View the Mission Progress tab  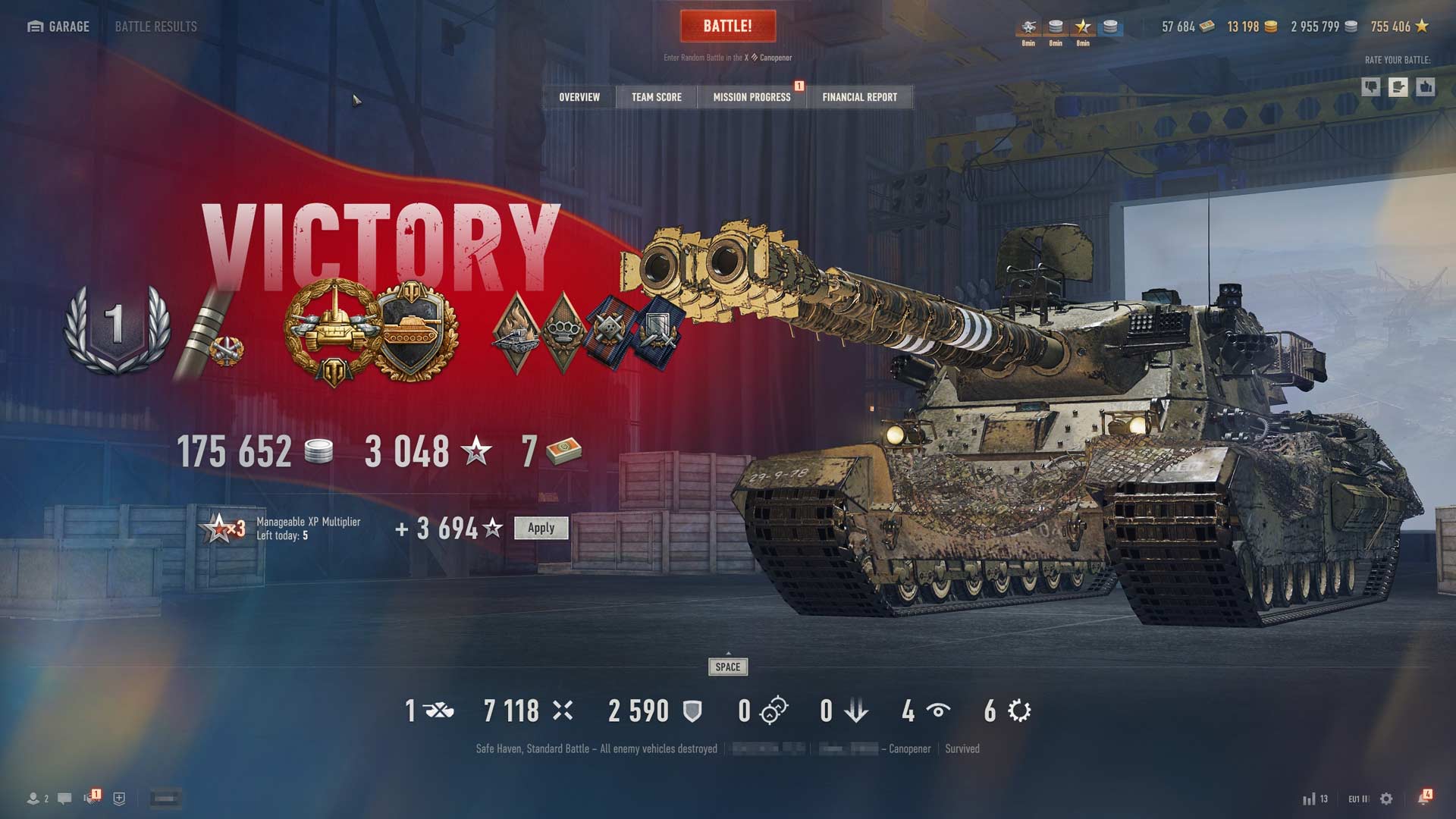coord(752,97)
